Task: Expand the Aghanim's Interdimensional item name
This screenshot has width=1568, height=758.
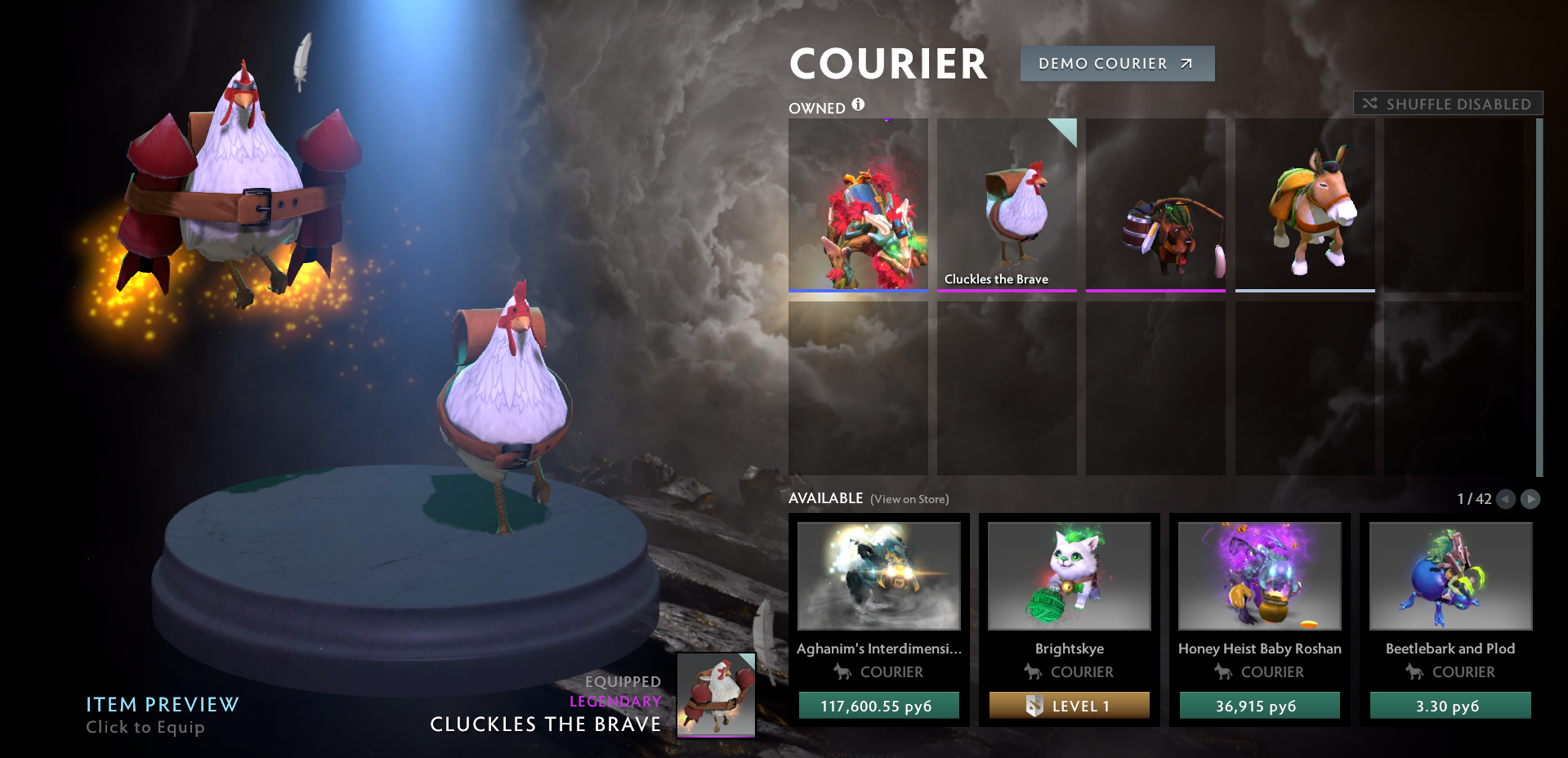Action: [878, 648]
